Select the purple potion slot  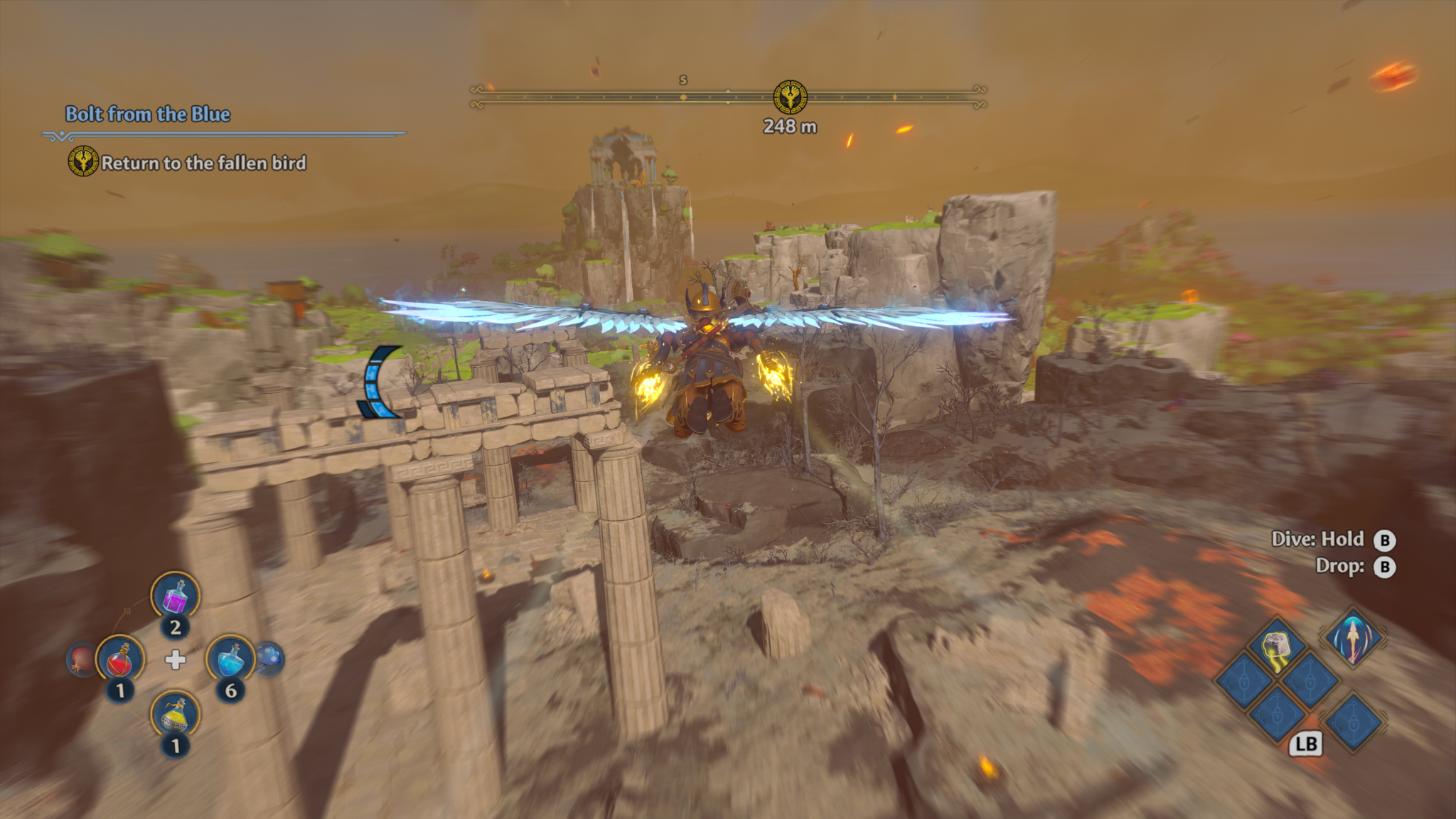coord(175,596)
